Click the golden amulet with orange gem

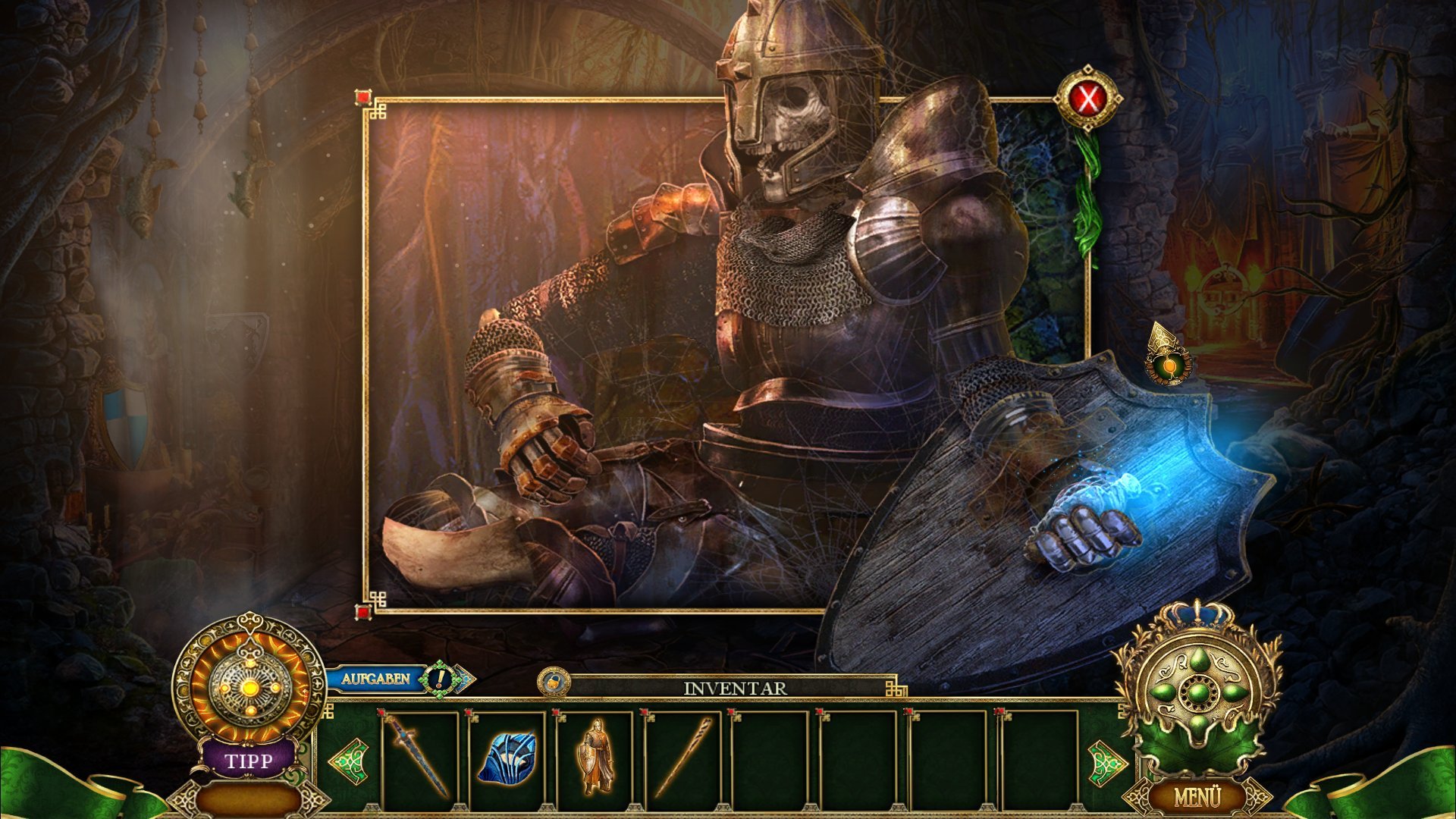coord(1168,358)
